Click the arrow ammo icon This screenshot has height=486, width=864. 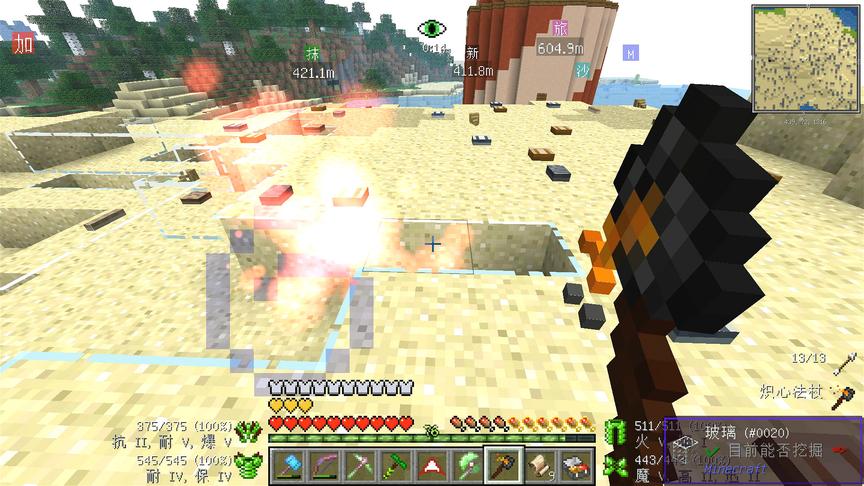click(x=845, y=359)
